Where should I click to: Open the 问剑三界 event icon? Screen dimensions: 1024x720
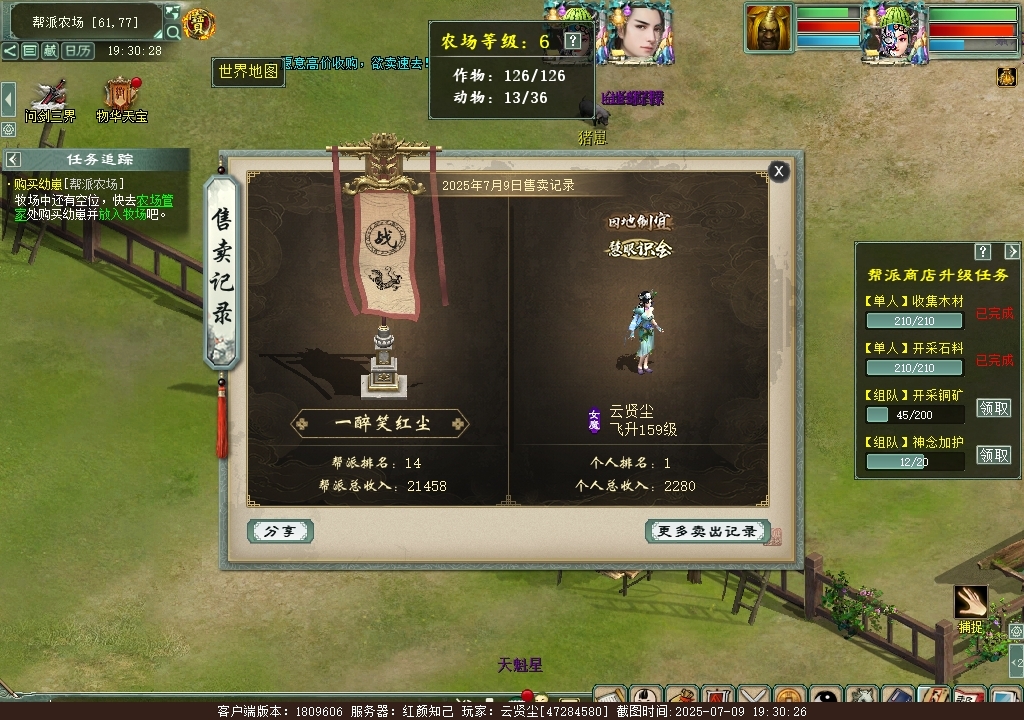pyautogui.click(x=50, y=98)
